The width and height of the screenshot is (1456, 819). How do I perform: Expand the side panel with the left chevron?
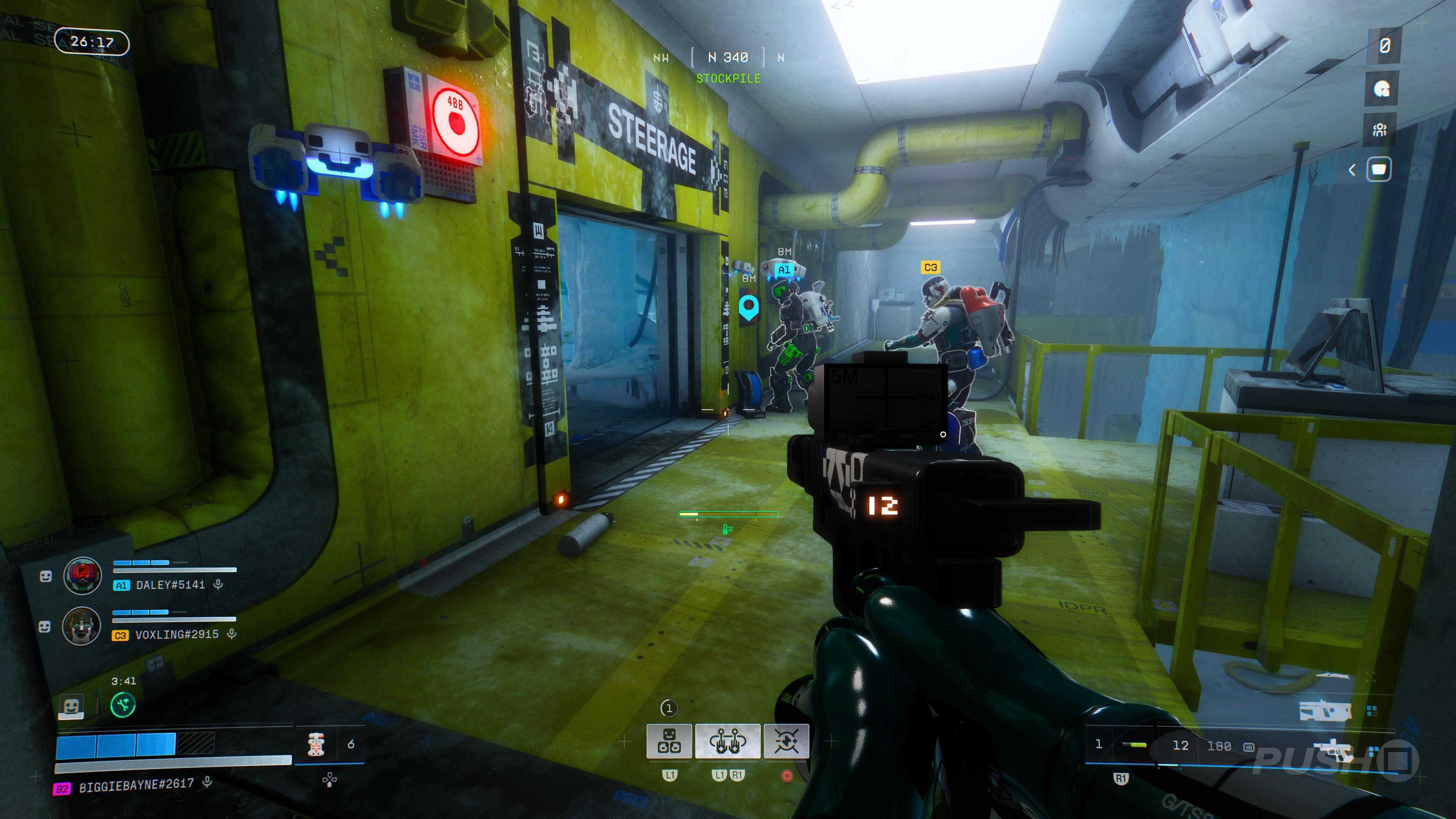click(x=1352, y=169)
